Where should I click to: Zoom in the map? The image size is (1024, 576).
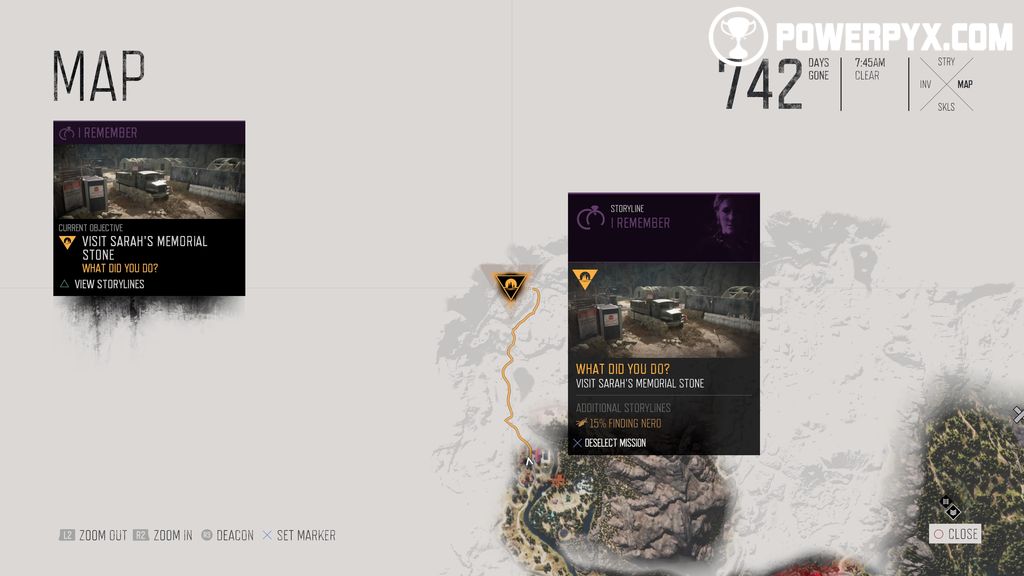pos(163,535)
